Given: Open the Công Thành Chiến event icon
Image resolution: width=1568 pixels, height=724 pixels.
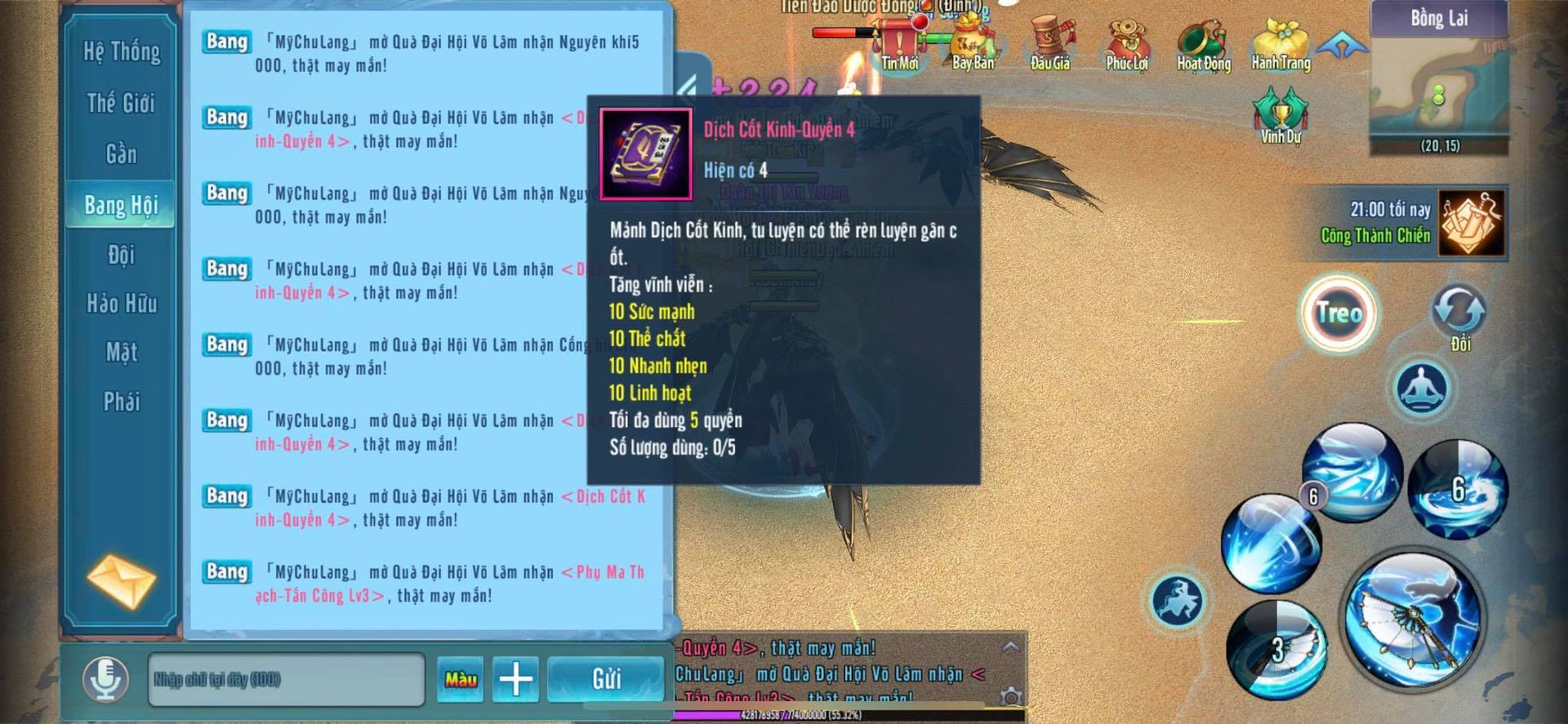Looking at the screenshot, I should click(x=1471, y=223).
